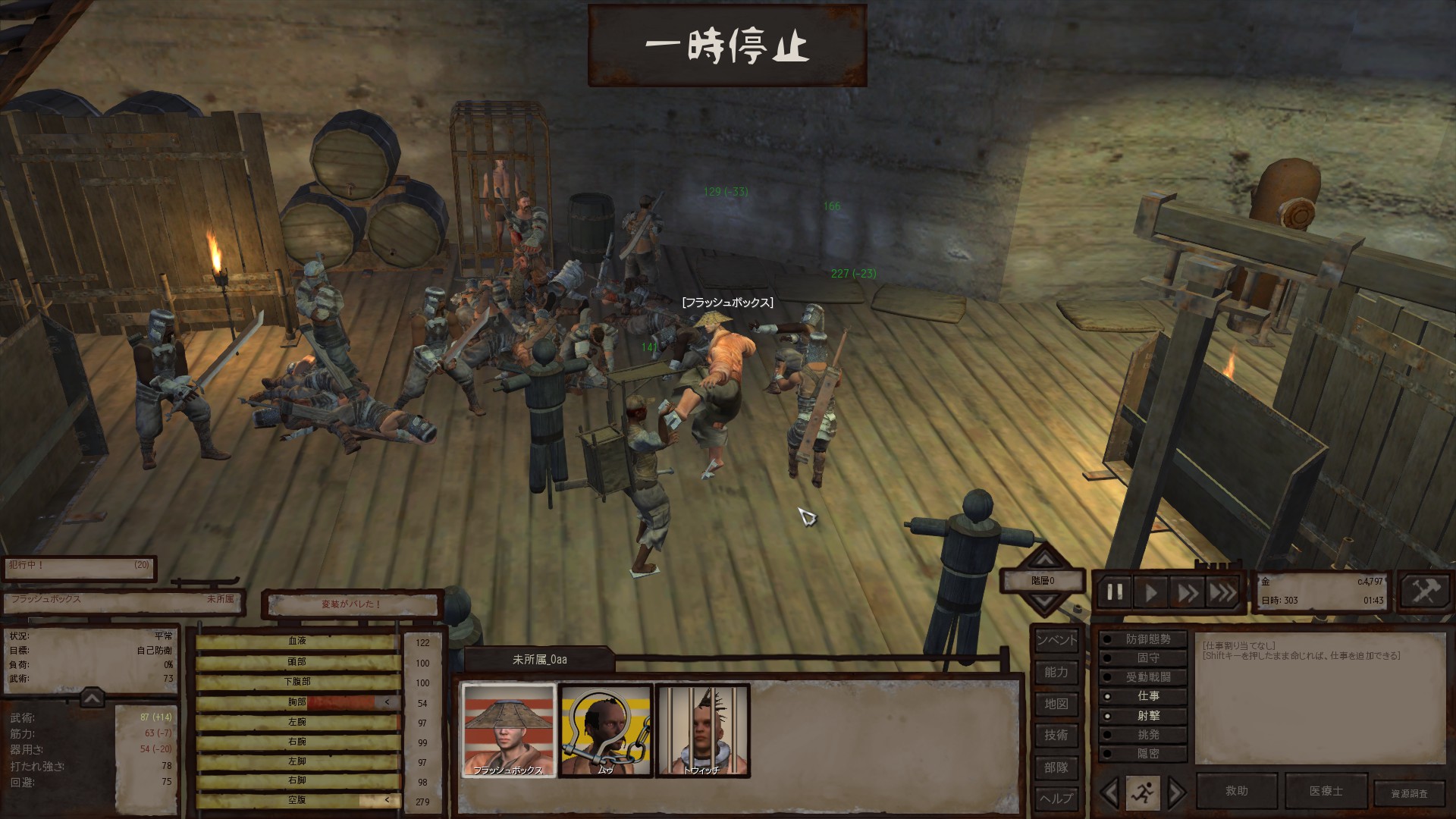Open the 部隊 squad management panel
The width and height of the screenshot is (1456, 819).
[x=1056, y=767]
